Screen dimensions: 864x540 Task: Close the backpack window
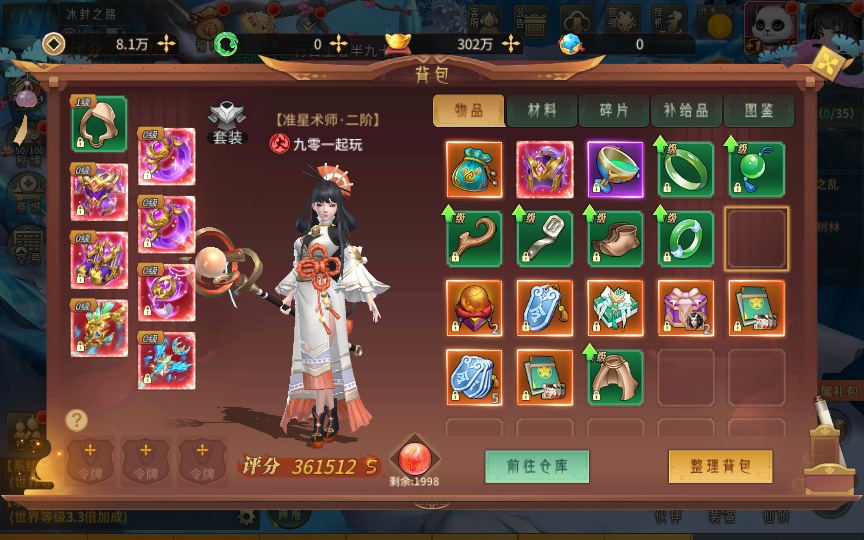point(827,62)
